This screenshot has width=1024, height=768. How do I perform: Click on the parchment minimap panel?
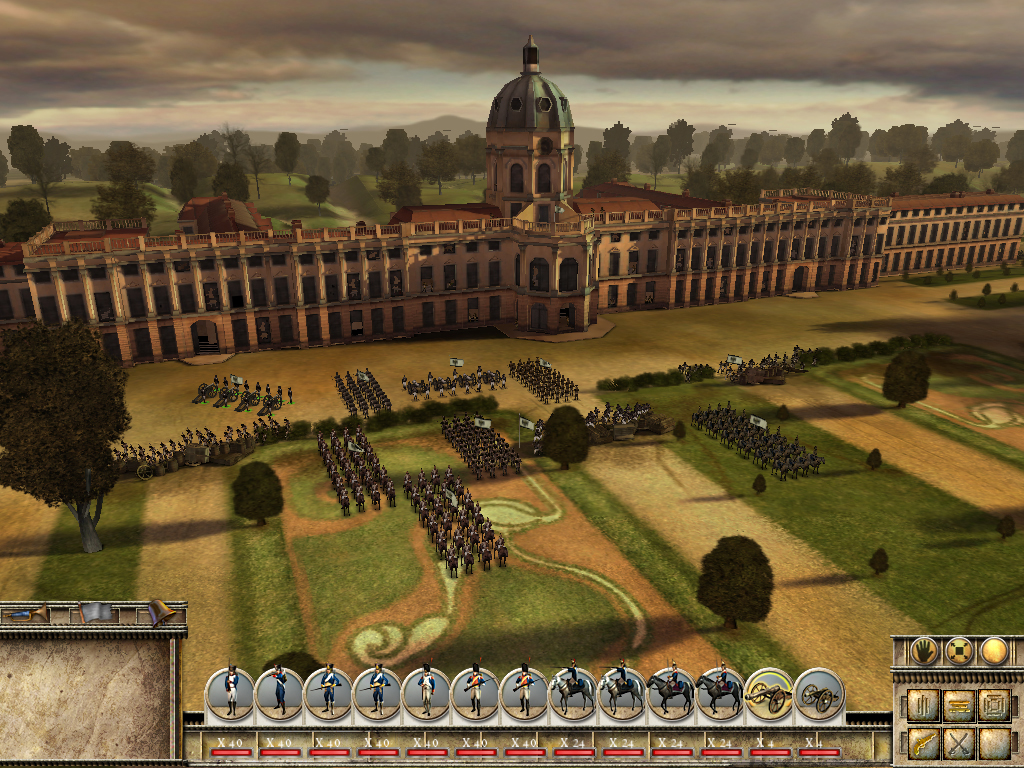86,697
